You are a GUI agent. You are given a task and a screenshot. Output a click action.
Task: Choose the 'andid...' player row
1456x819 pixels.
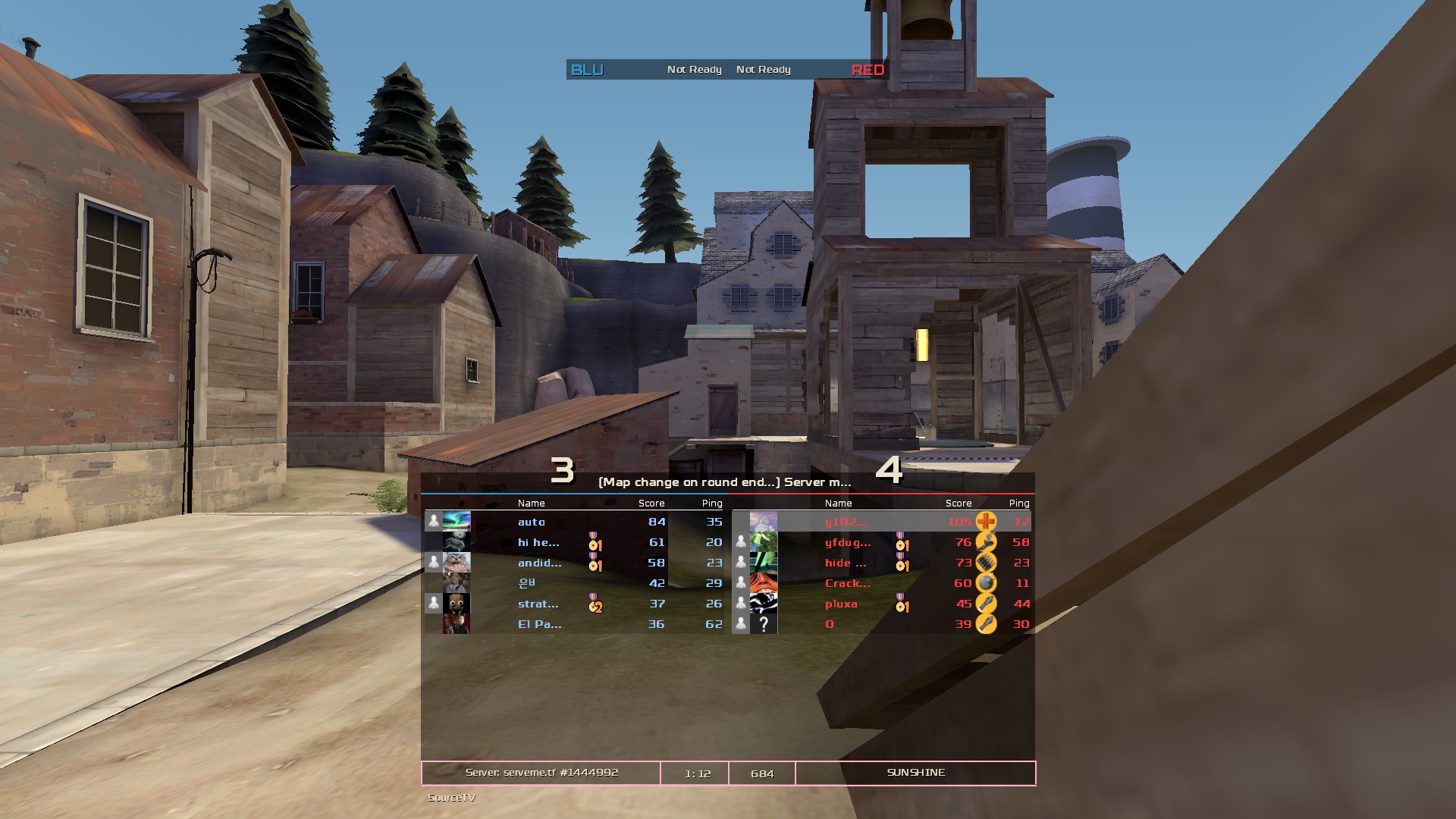pyautogui.click(x=539, y=563)
